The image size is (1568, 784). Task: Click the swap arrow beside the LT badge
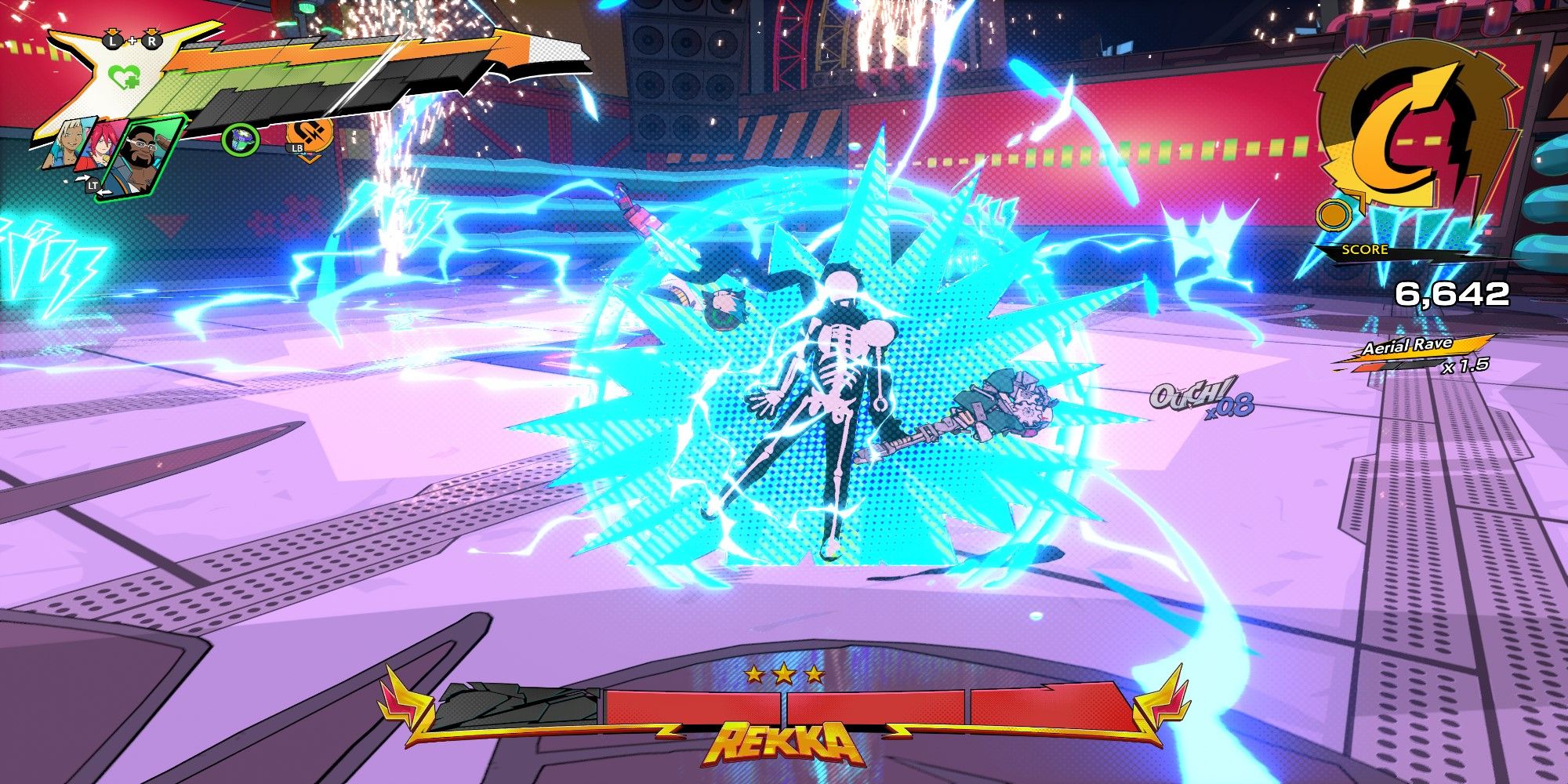pos(84,177)
